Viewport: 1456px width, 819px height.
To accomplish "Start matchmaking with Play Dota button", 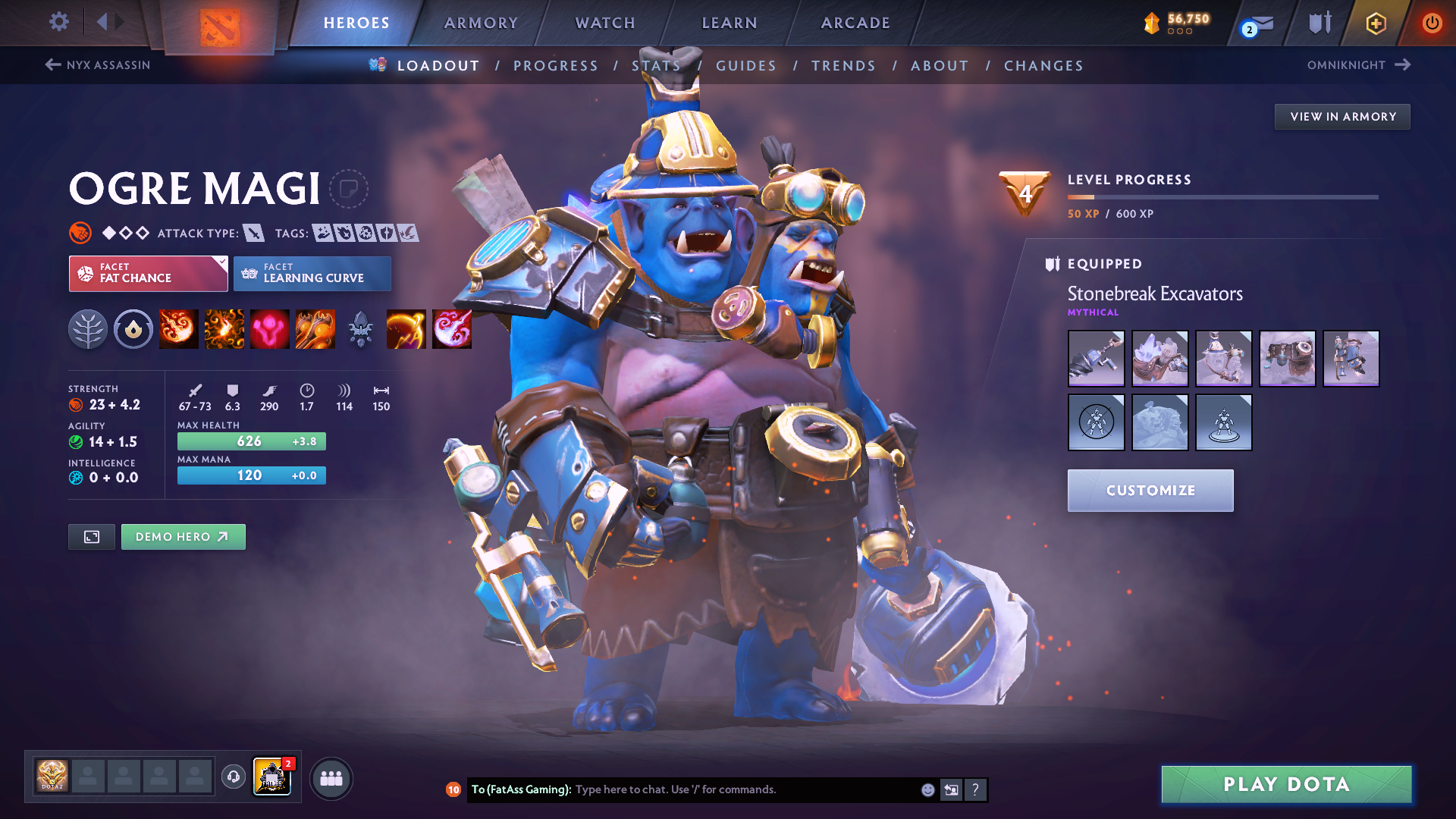I will (1286, 784).
